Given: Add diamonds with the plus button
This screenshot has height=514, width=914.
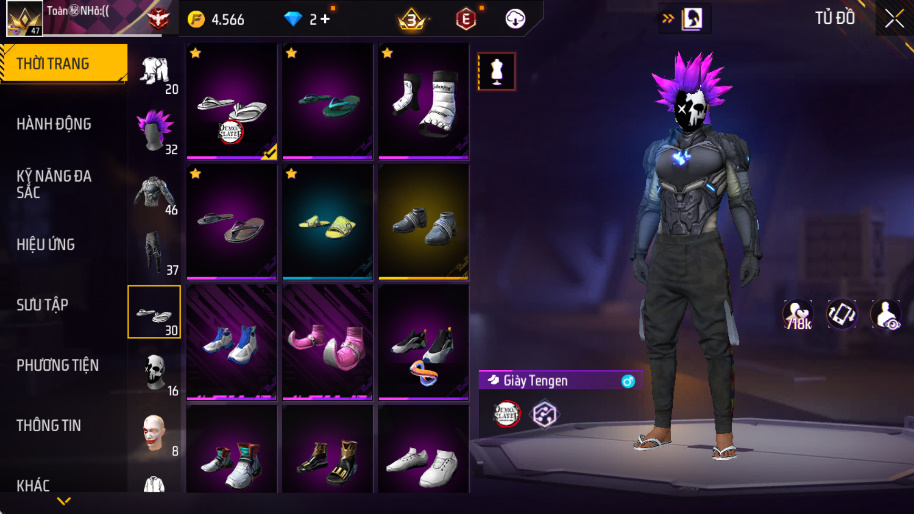Looking at the screenshot, I should (x=326, y=19).
